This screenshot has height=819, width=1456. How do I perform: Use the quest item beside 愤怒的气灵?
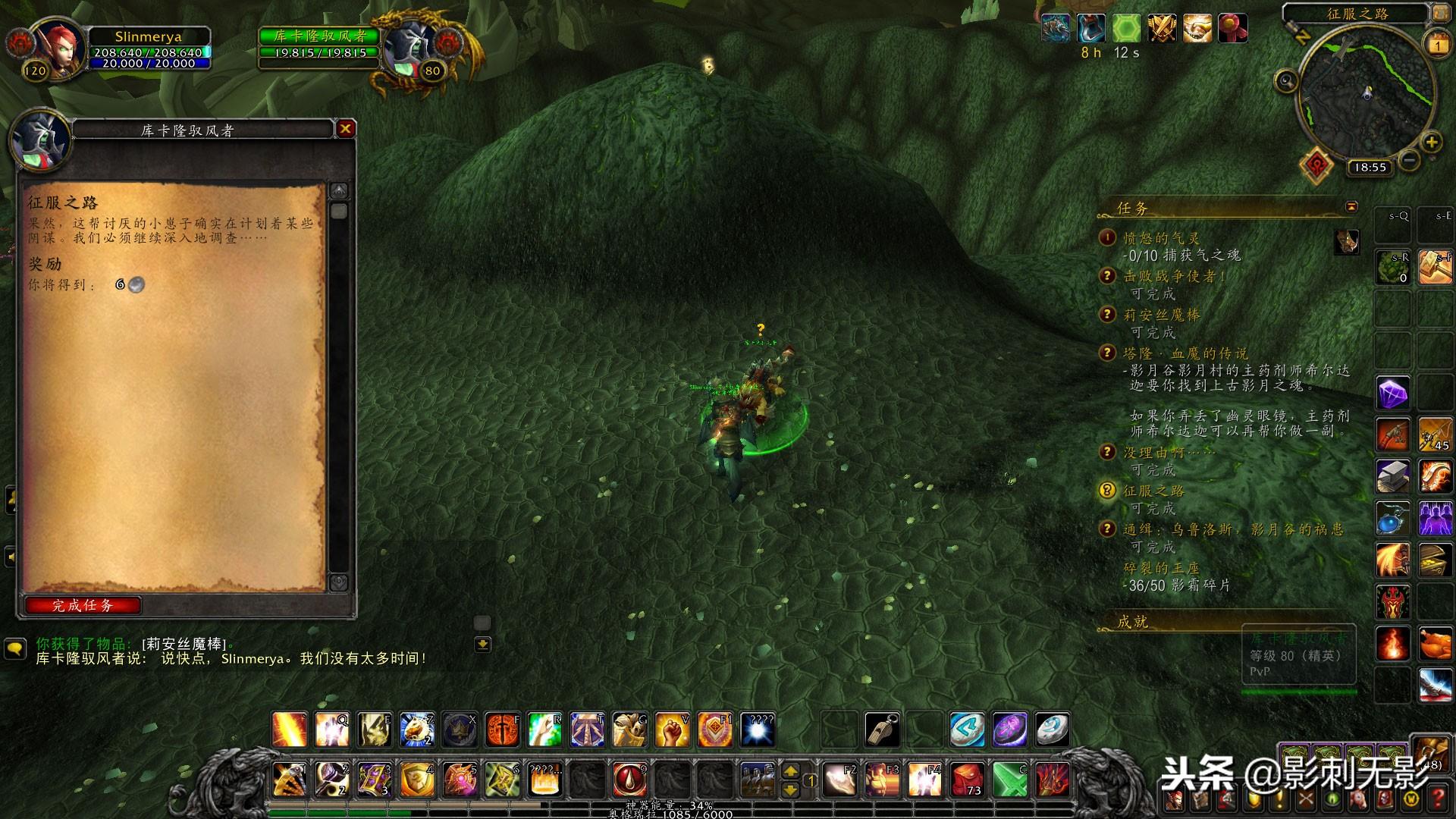(x=1347, y=242)
